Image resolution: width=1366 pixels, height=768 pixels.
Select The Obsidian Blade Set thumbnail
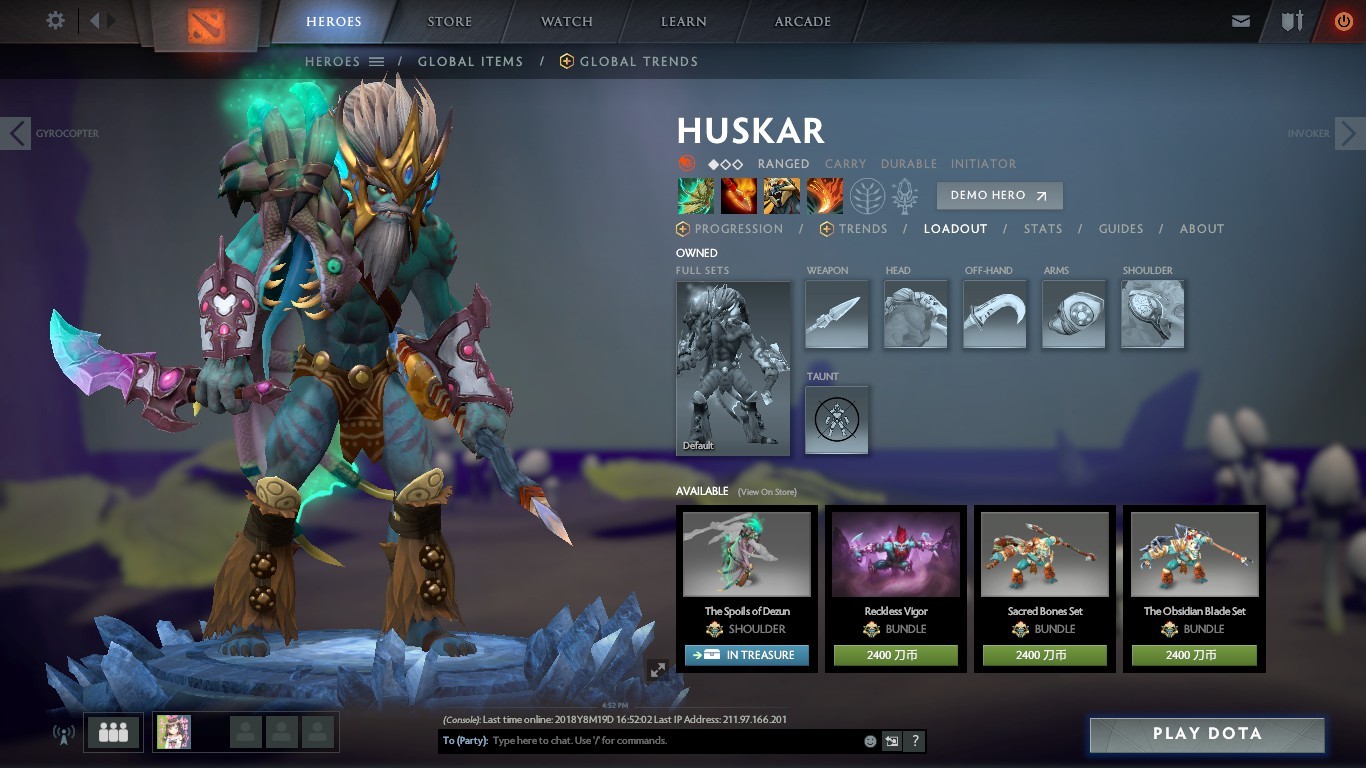(x=1194, y=555)
